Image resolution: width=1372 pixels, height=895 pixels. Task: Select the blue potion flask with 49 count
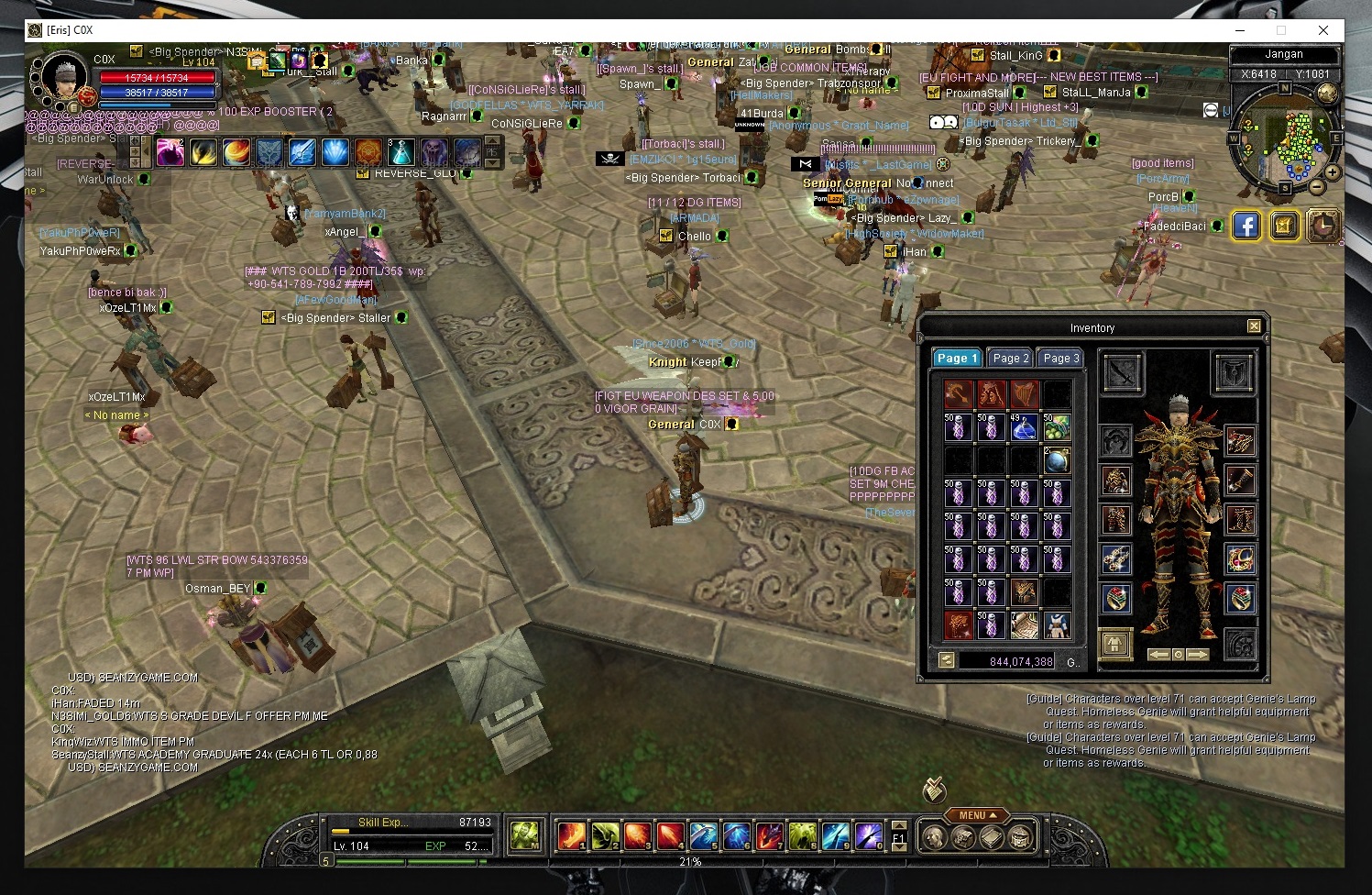tap(1024, 426)
